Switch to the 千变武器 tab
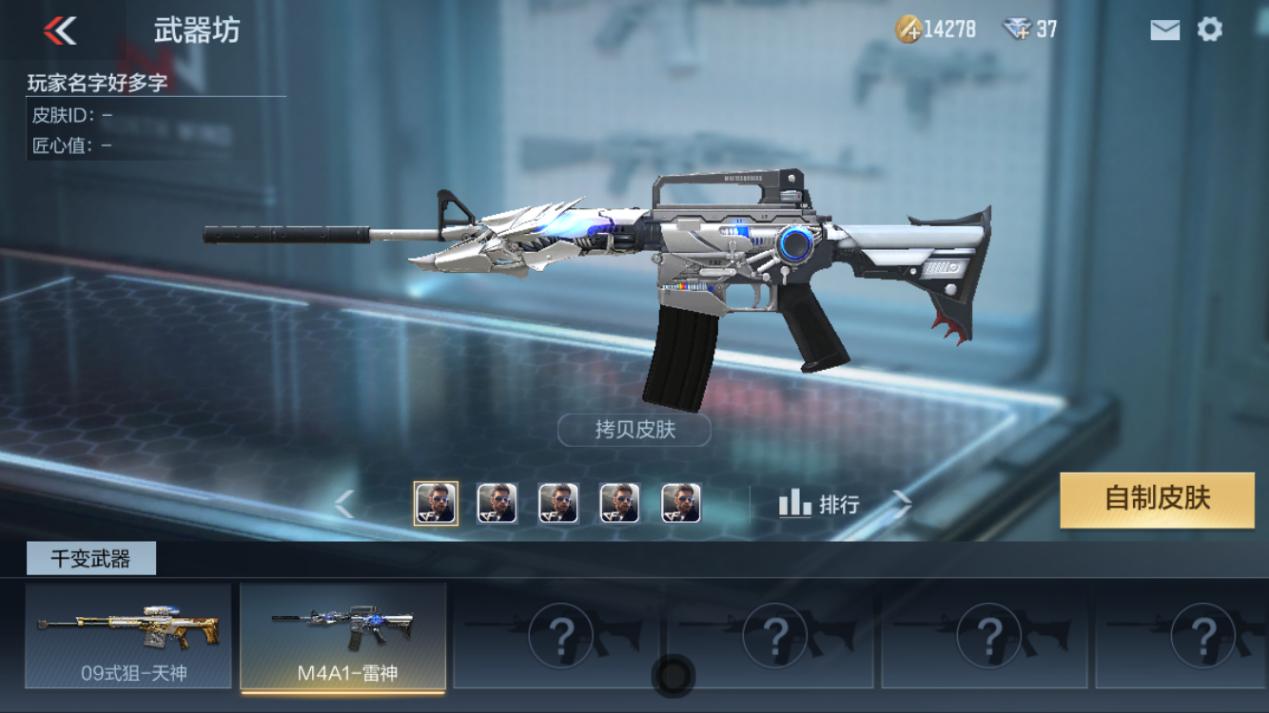1269x713 pixels. (x=91, y=559)
